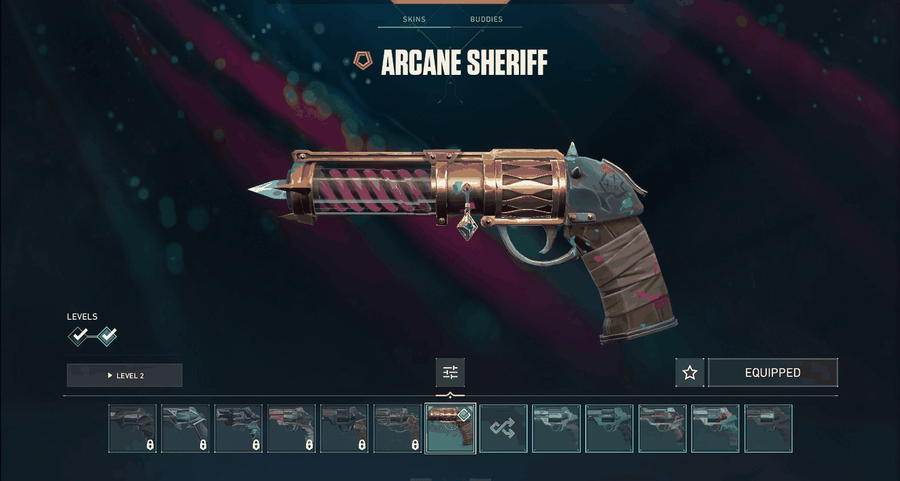Favorite this skin with the star
The image size is (900, 481).
pos(689,373)
